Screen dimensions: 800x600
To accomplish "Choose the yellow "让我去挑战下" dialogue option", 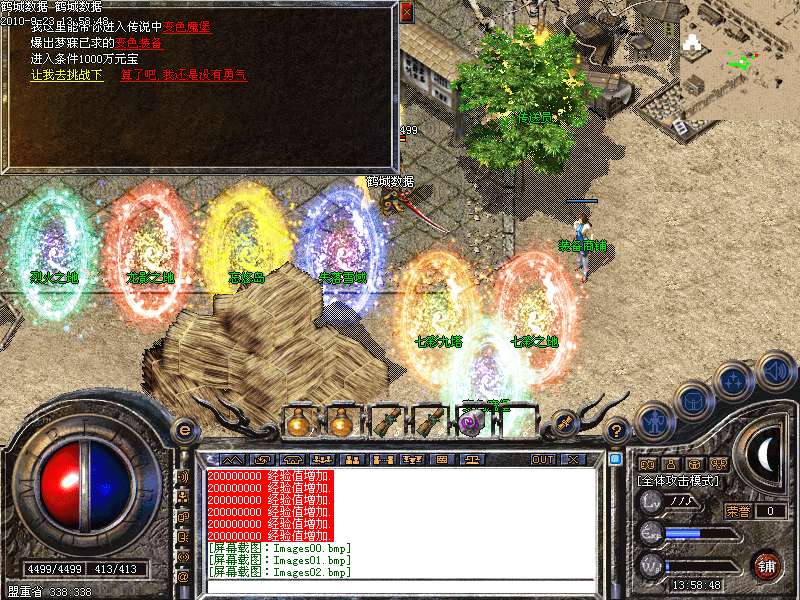I will pos(67,75).
